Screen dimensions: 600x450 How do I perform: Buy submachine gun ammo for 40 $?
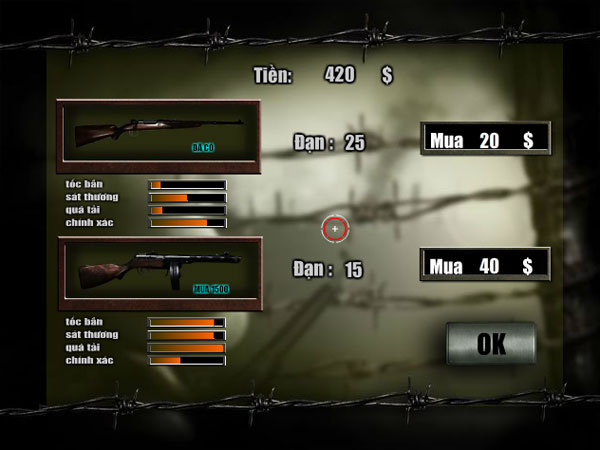tap(485, 265)
